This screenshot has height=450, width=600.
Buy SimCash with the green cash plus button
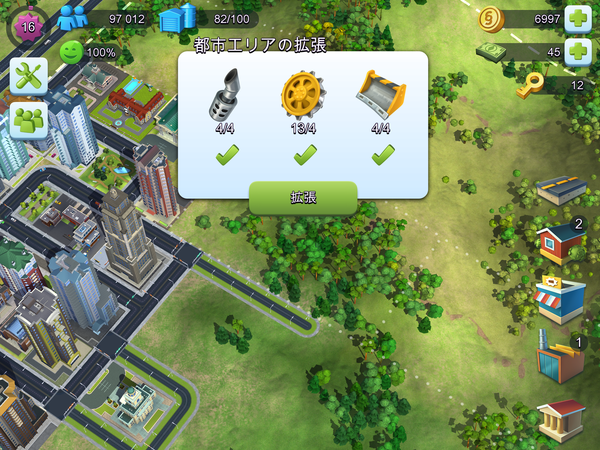[x=578, y=52]
